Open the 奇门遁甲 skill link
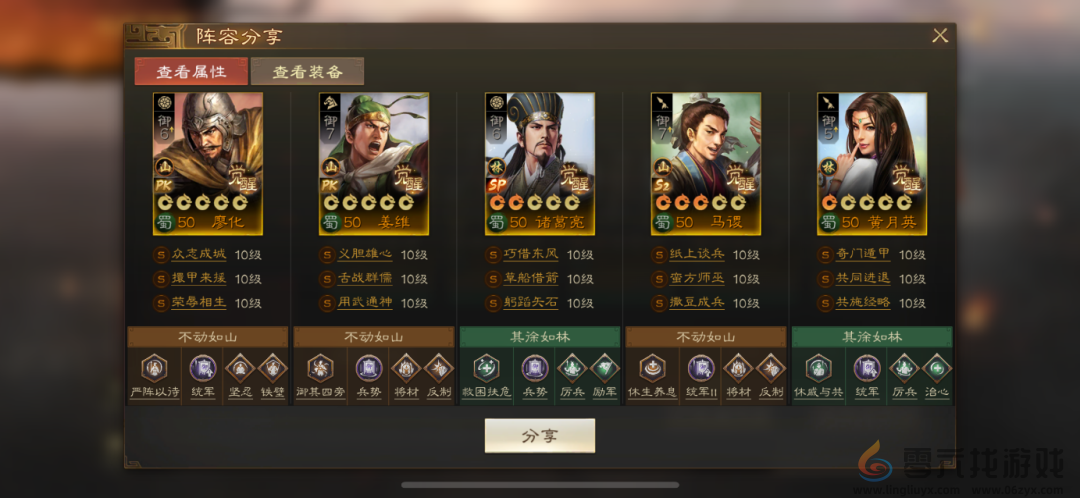Screen dimensions: 1080x498 click(864, 255)
